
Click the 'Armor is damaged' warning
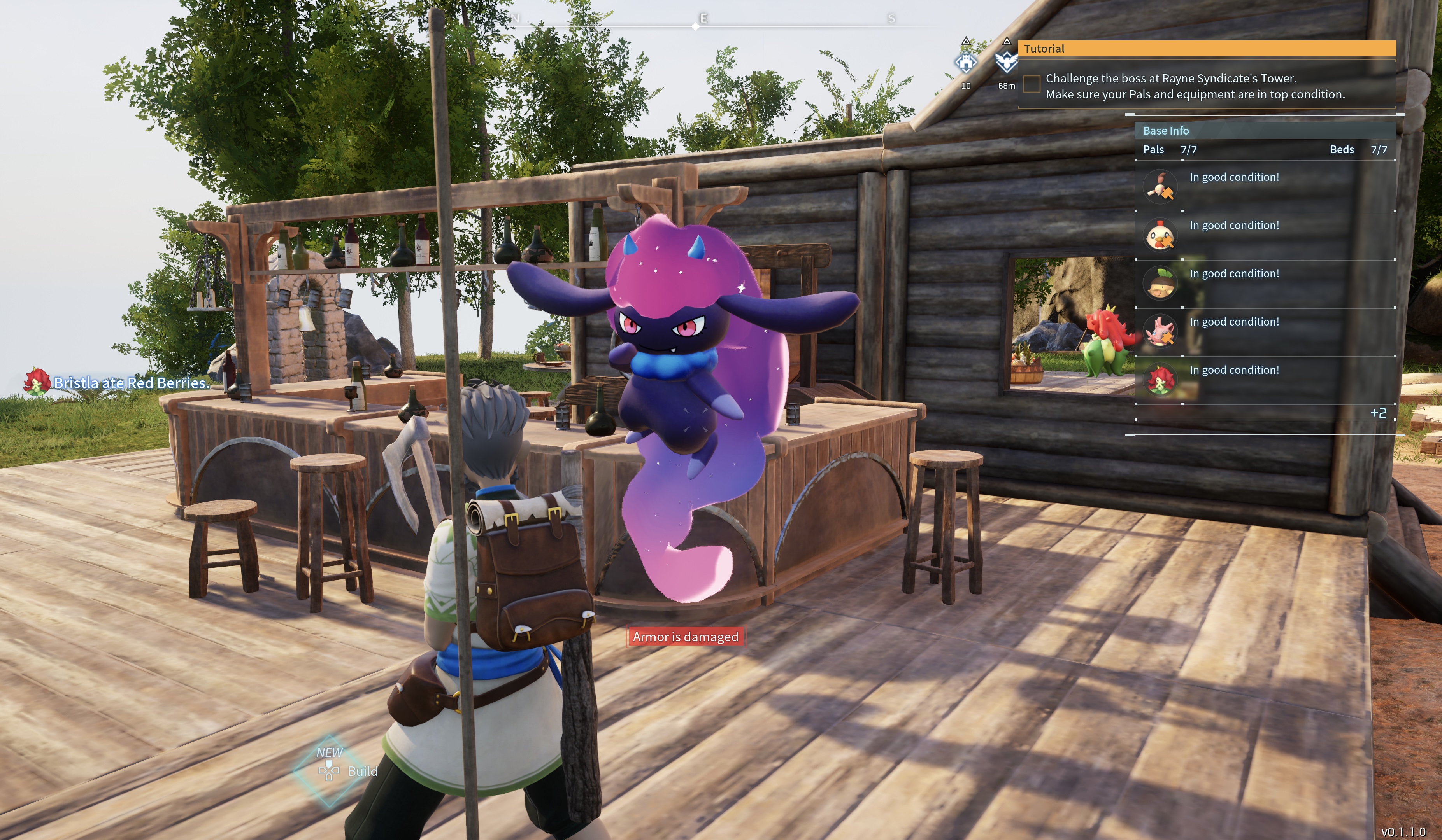point(685,637)
